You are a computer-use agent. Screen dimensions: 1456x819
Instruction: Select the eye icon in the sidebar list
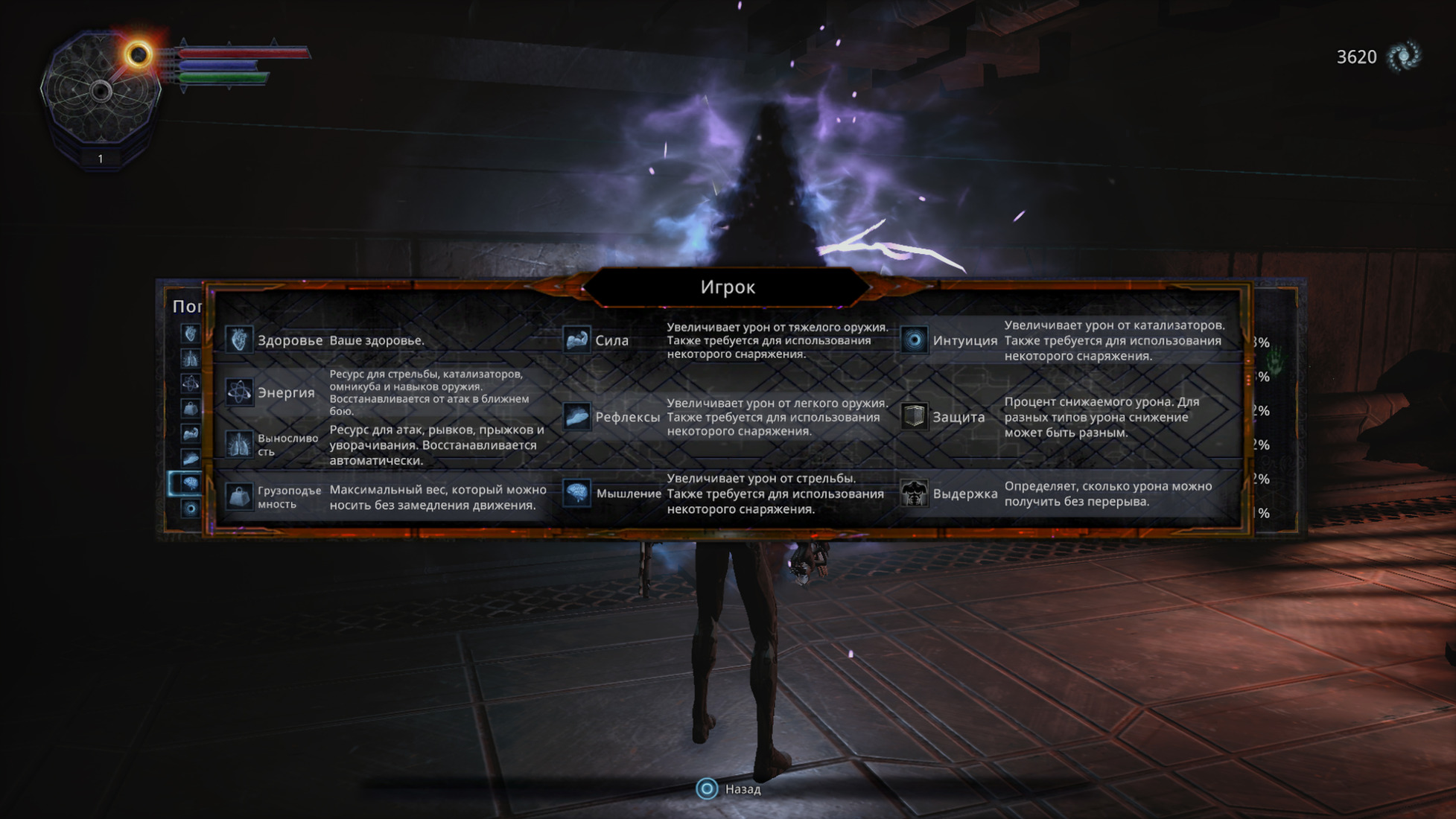coord(191,509)
